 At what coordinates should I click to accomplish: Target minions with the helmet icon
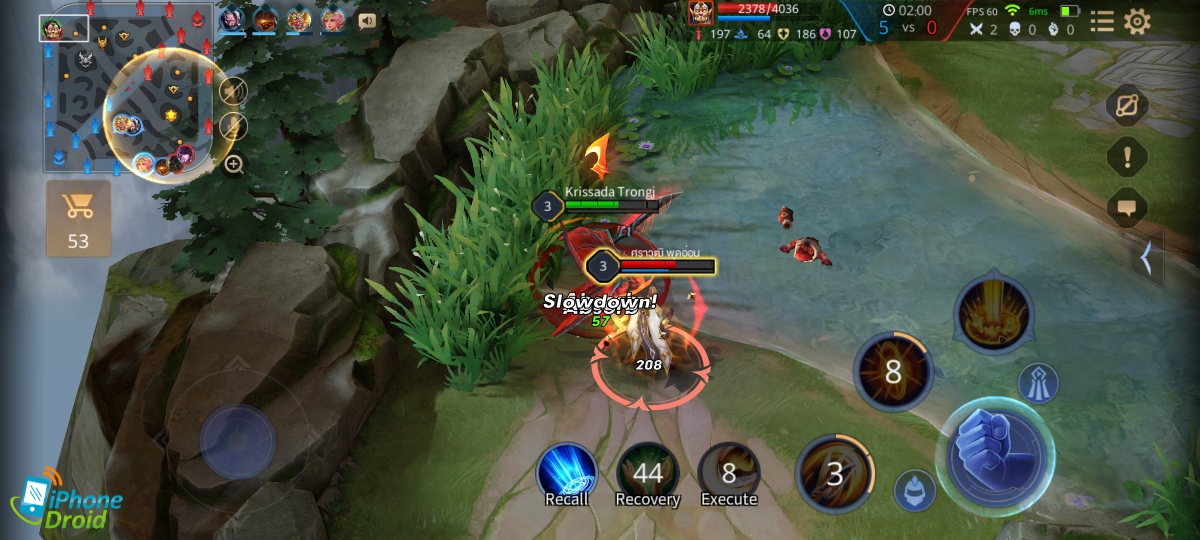click(914, 490)
